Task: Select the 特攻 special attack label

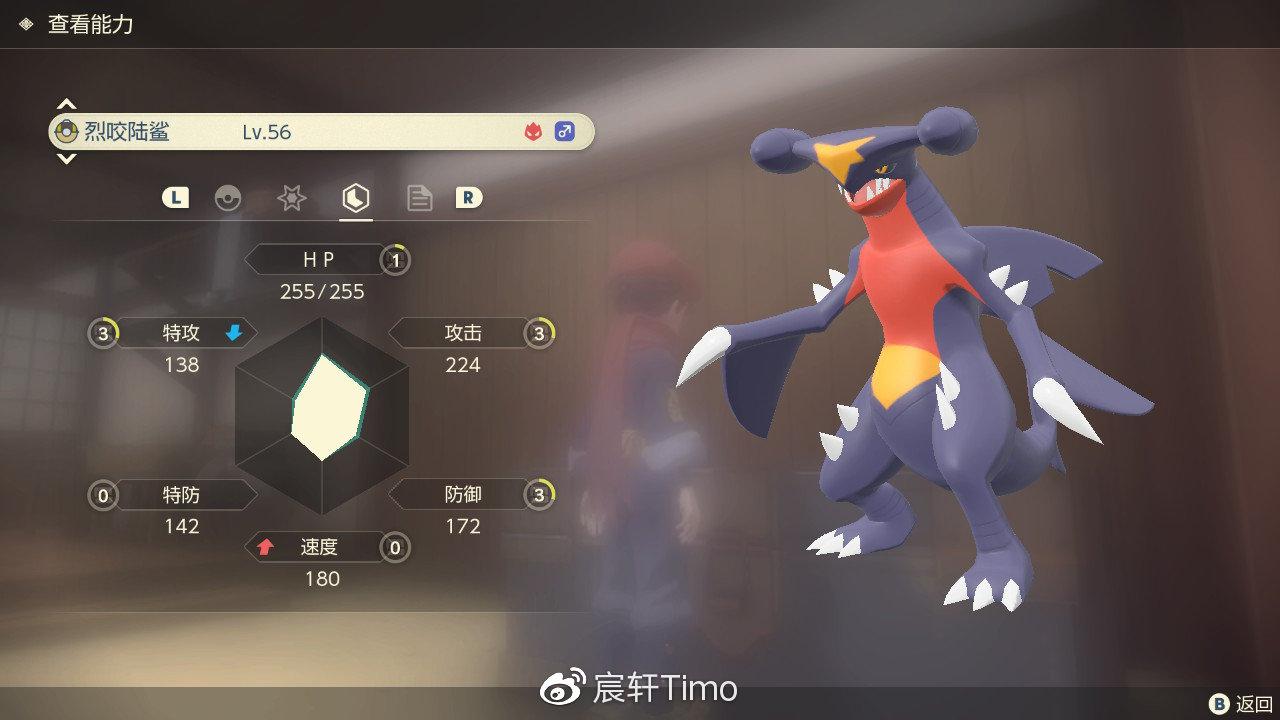Action: pos(181,333)
